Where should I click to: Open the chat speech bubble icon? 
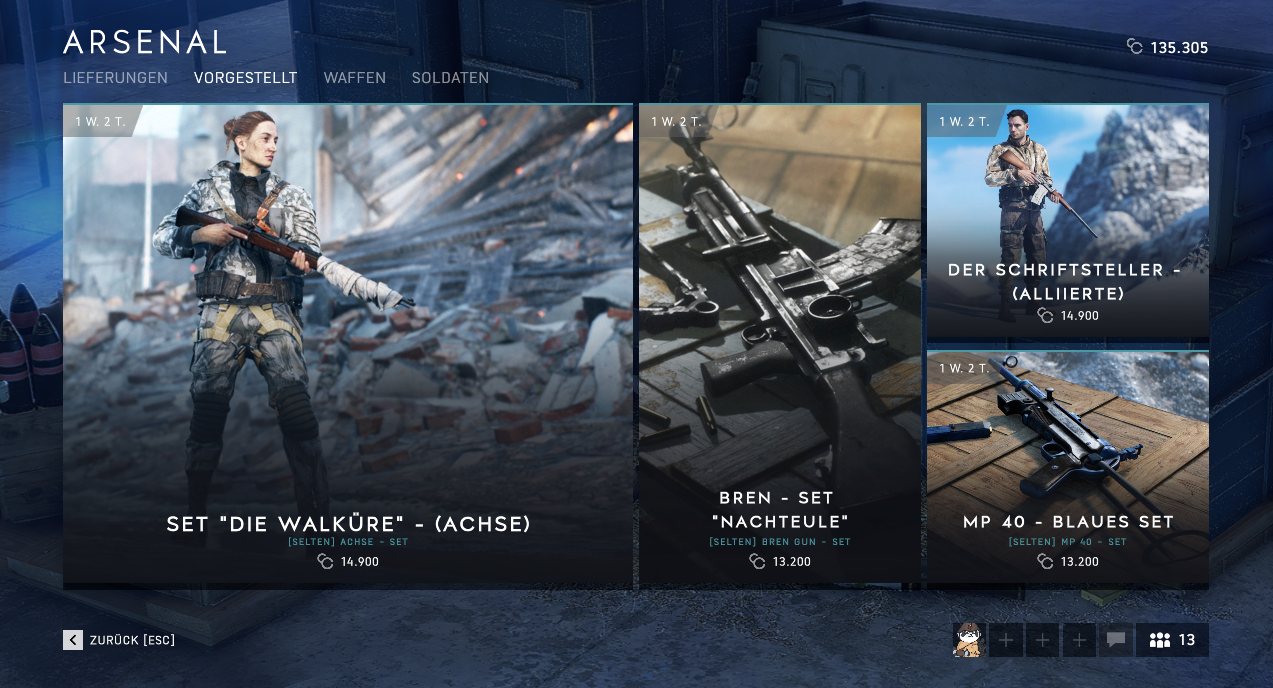(1116, 640)
